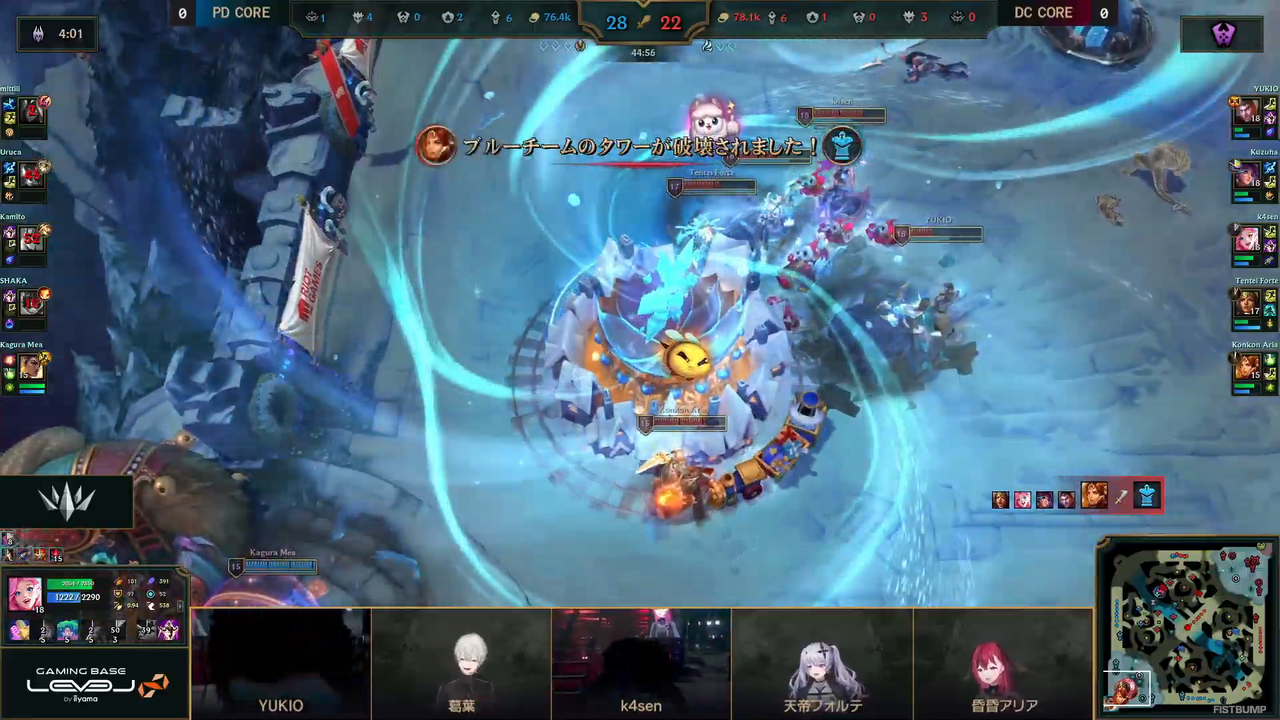Click the movement speed stat icon

151,605
